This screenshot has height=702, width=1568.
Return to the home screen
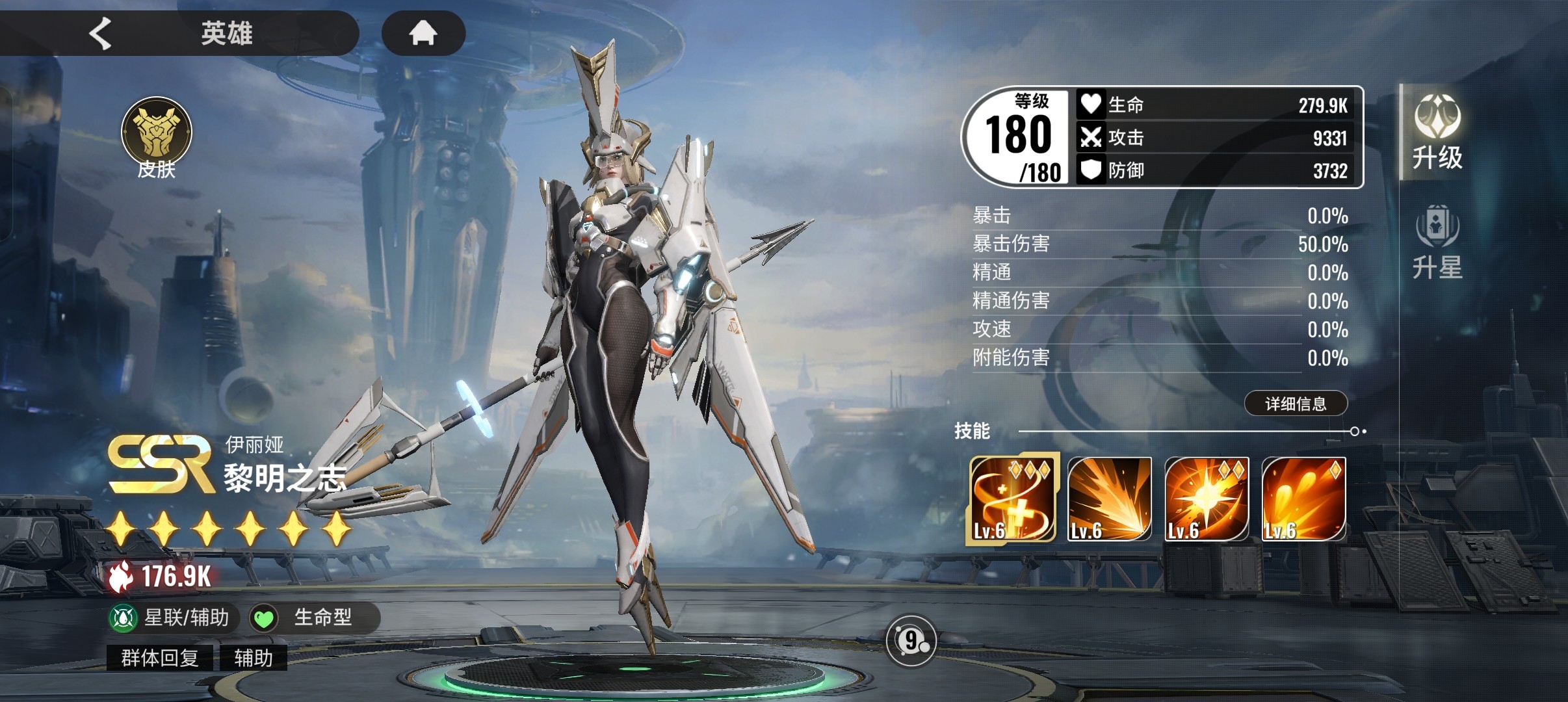(423, 33)
